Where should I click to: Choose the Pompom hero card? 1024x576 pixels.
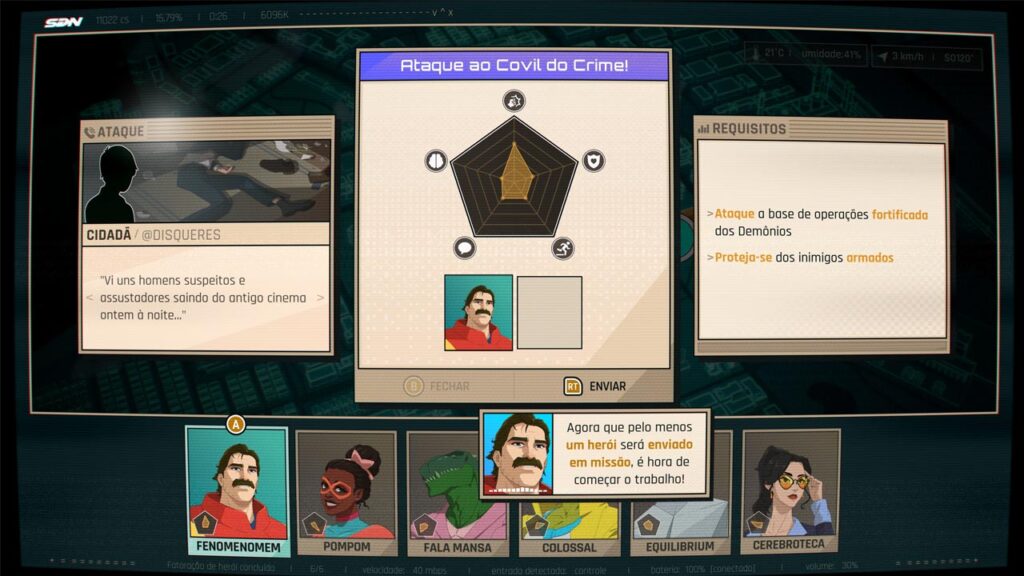point(346,492)
